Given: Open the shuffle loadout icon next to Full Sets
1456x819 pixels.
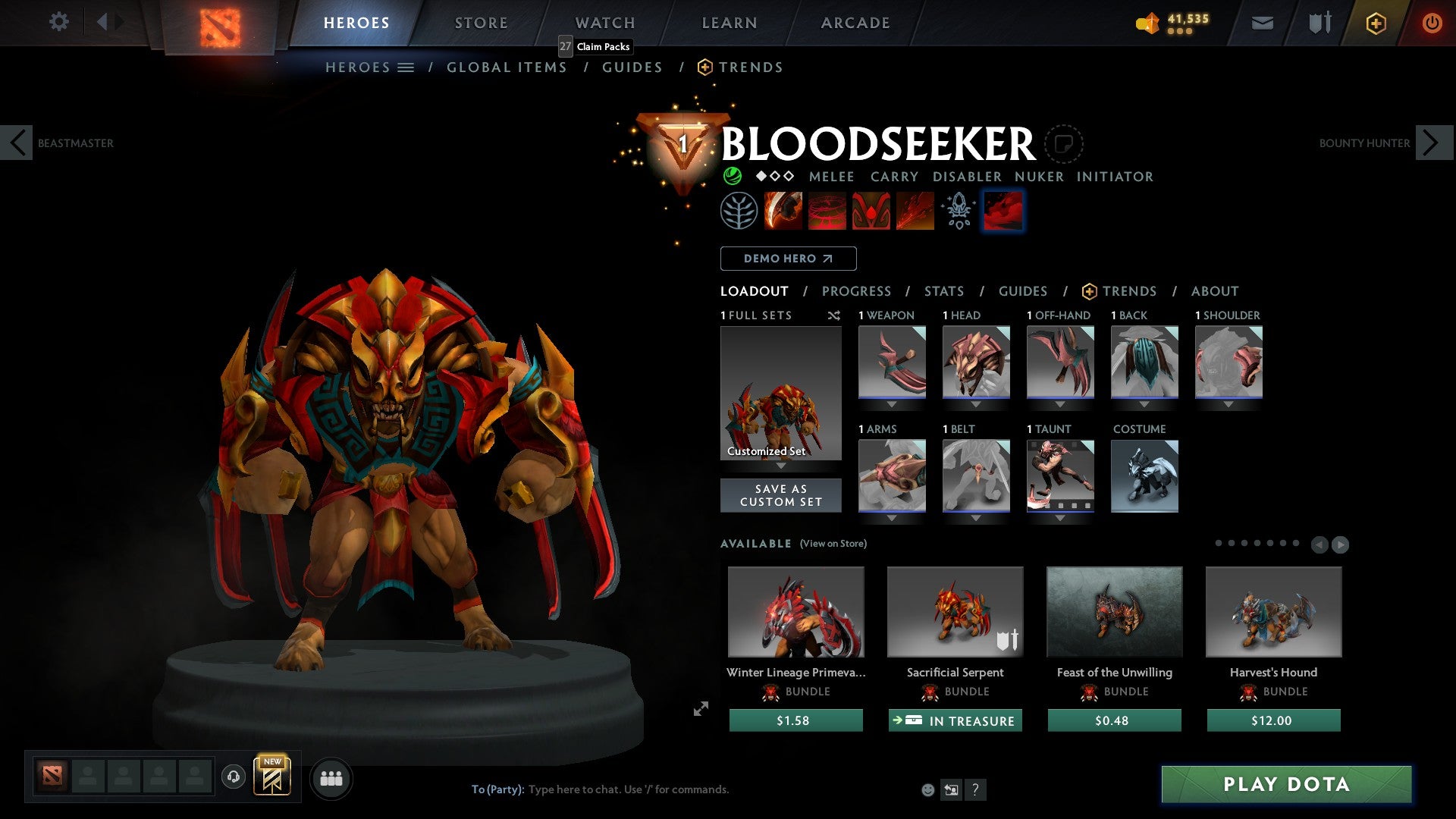Looking at the screenshot, I should (x=834, y=315).
